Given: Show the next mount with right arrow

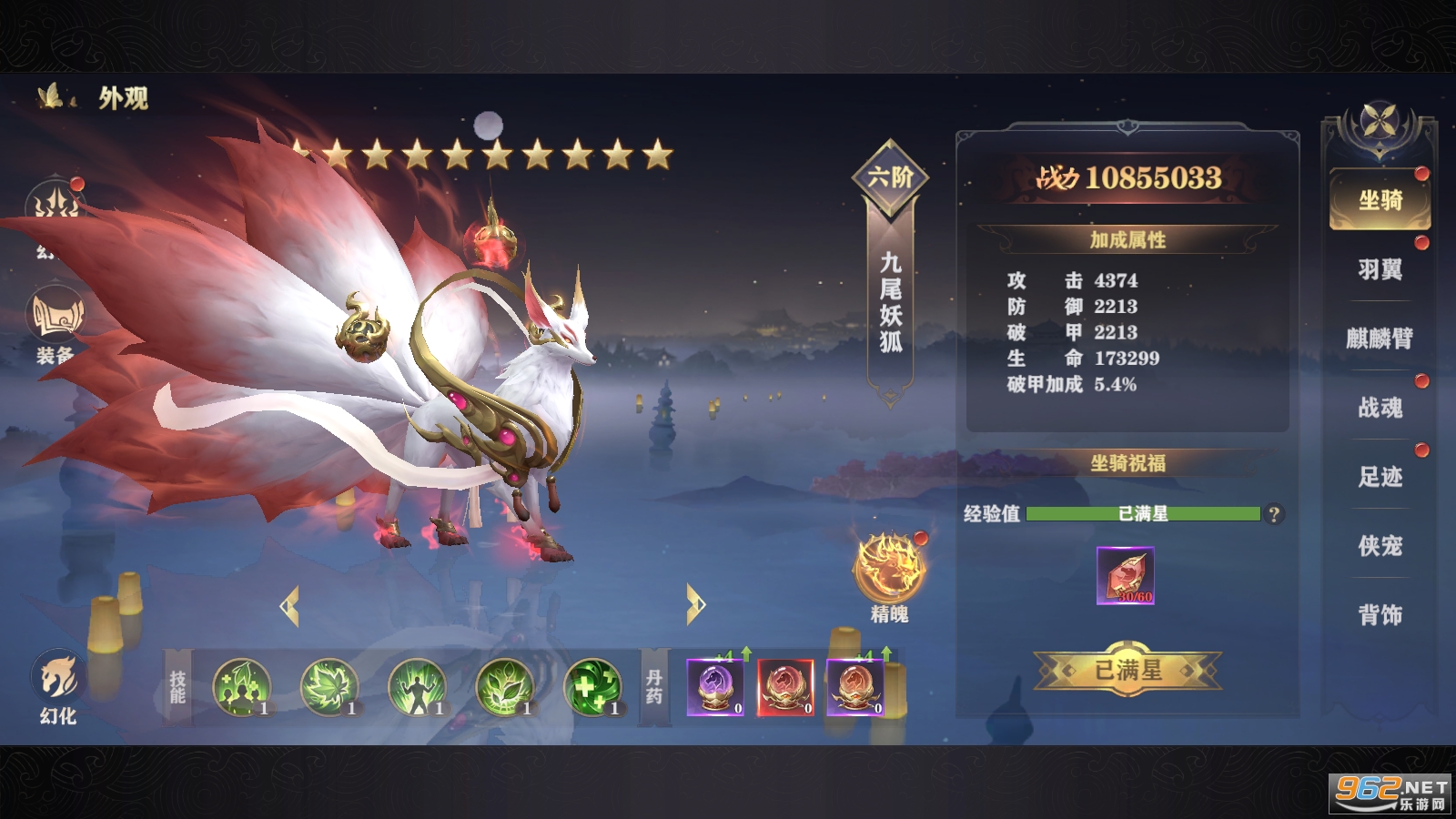Looking at the screenshot, I should click(x=695, y=604).
